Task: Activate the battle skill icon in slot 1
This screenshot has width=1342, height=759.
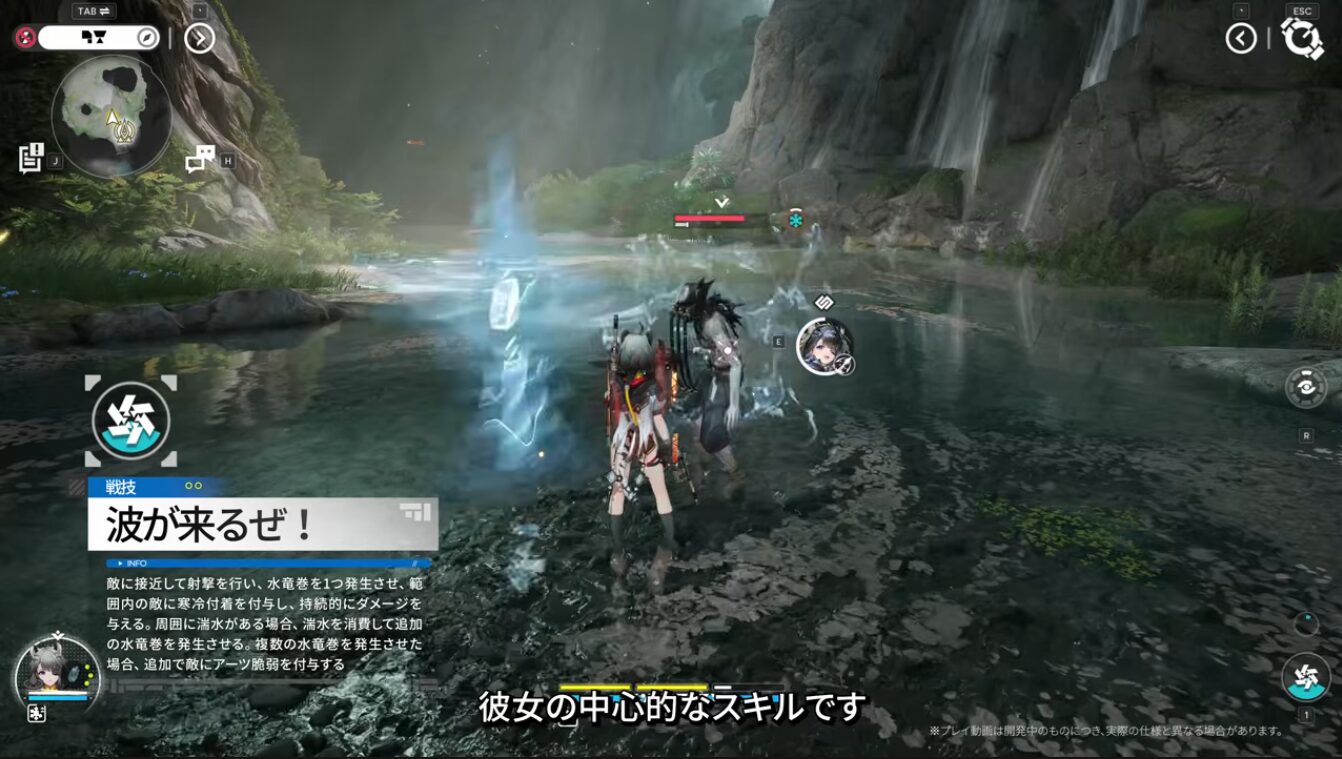Action: (x=1306, y=676)
